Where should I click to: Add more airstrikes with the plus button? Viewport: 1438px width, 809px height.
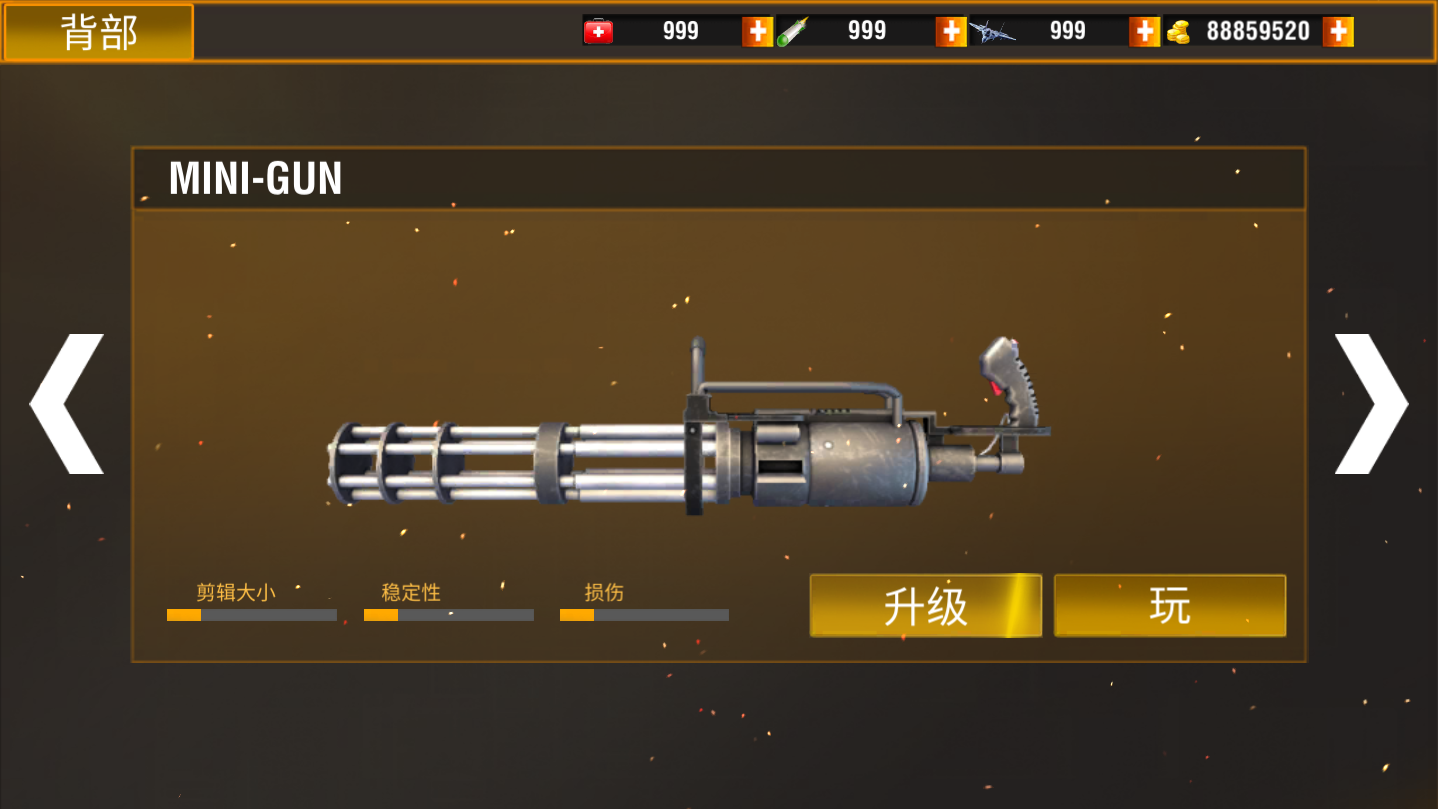(x=1144, y=31)
